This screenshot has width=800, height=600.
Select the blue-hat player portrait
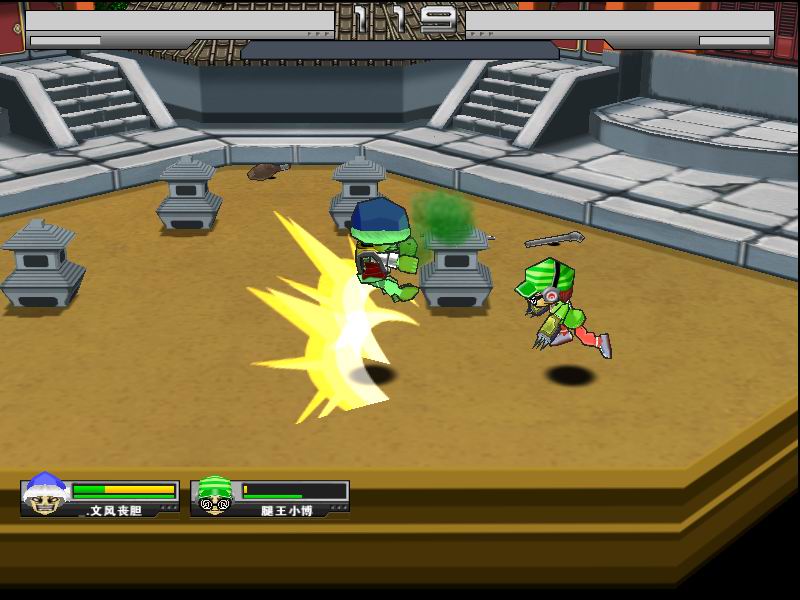(x=45, y=496)
